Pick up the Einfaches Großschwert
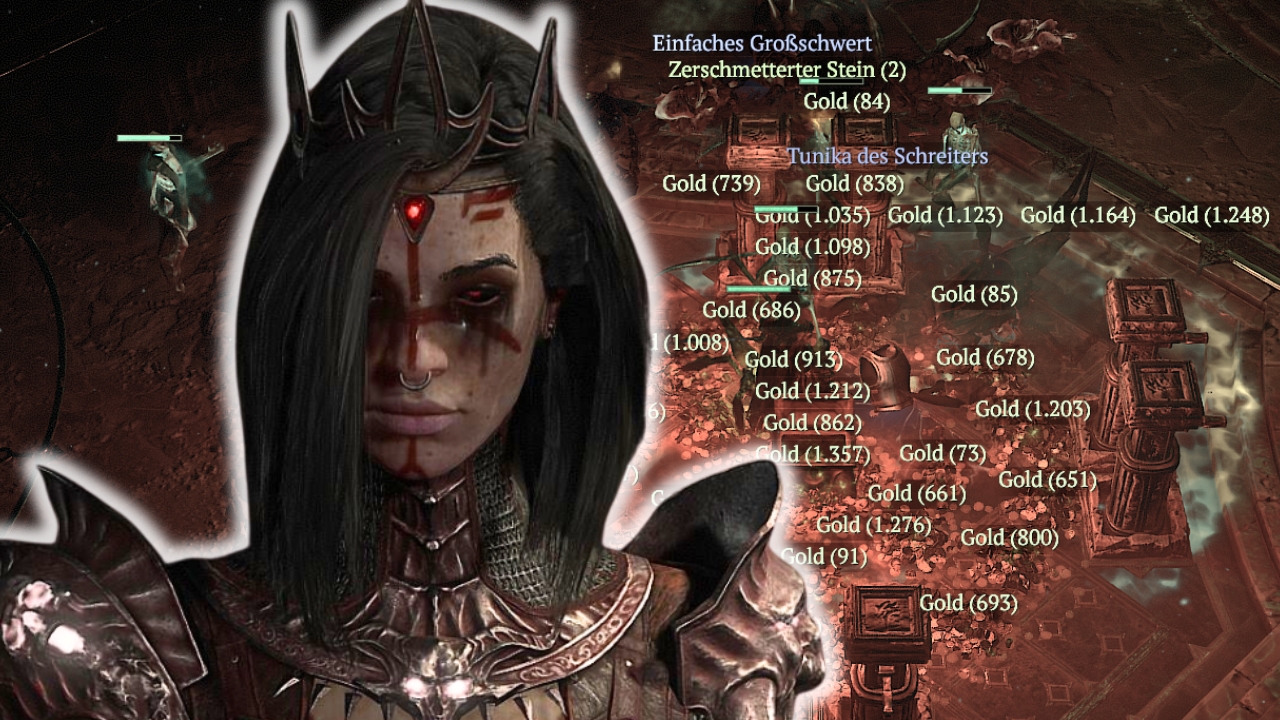1280x720 pixels. tap(762, 44)
